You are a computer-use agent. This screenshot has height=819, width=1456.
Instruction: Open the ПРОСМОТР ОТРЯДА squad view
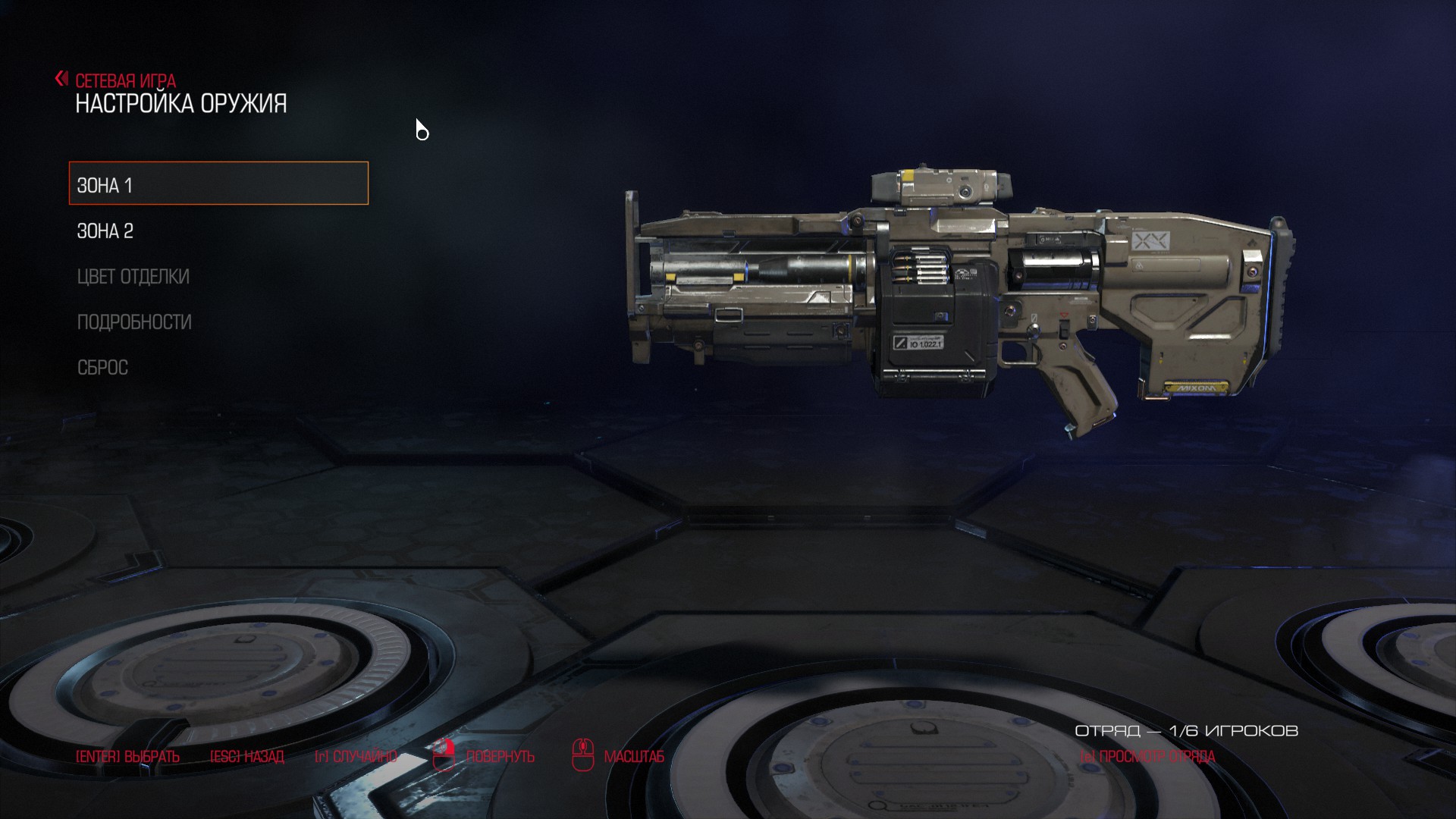click(1147, 756)
